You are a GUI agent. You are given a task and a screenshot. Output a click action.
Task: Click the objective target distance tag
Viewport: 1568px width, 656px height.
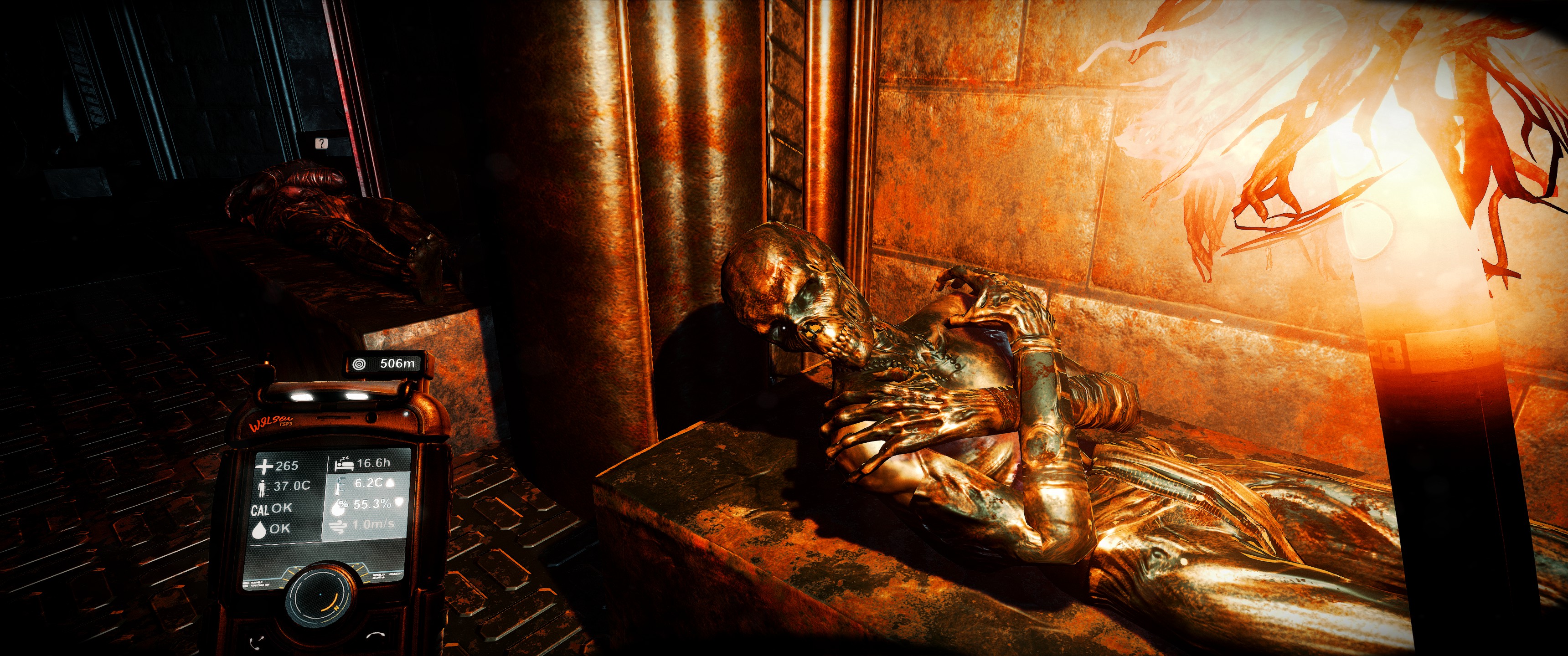[x=387, y=364]
